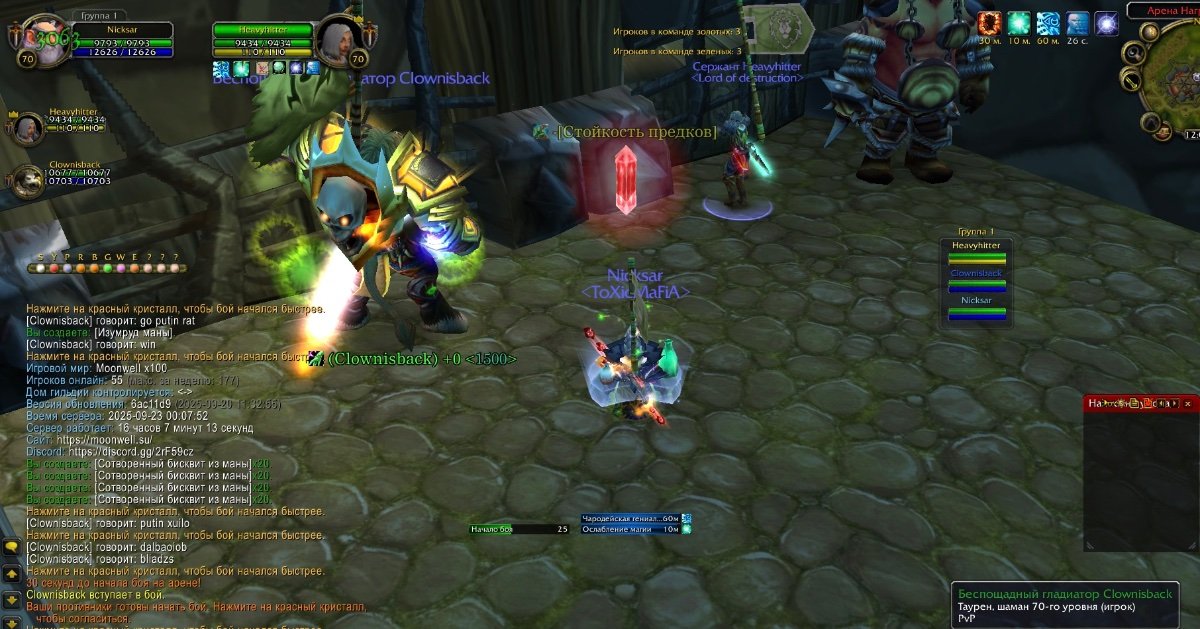Select the green 10-minute buff icon
The width and height of the screenshot is (1200, 629).
[1019, 24]
